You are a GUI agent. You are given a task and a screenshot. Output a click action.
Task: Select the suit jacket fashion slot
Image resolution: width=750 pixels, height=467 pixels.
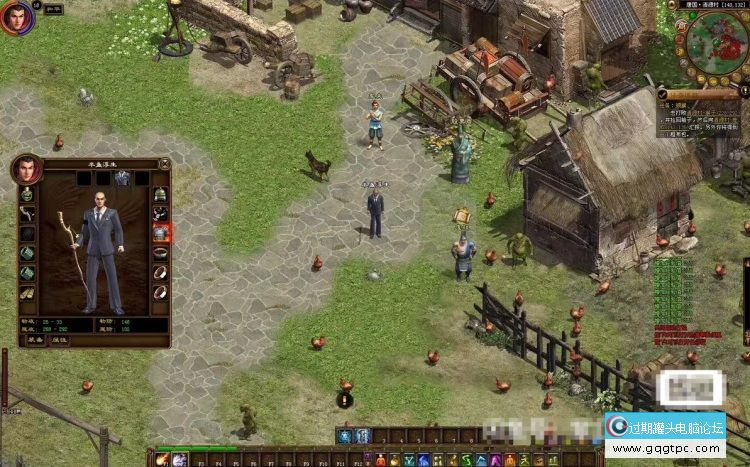123,179
